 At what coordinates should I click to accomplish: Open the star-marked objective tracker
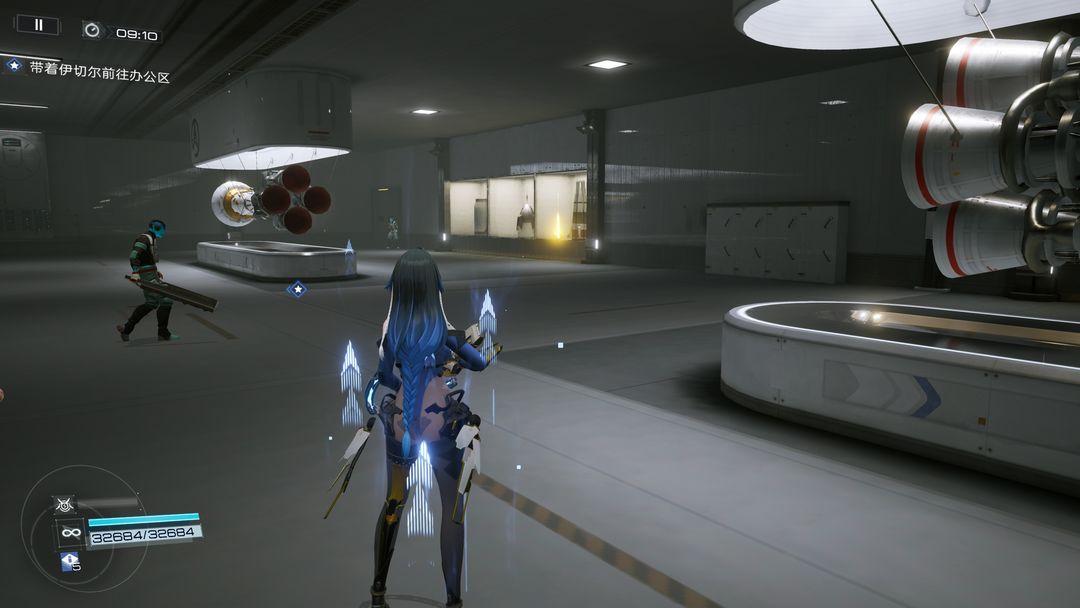click(14, 66)
